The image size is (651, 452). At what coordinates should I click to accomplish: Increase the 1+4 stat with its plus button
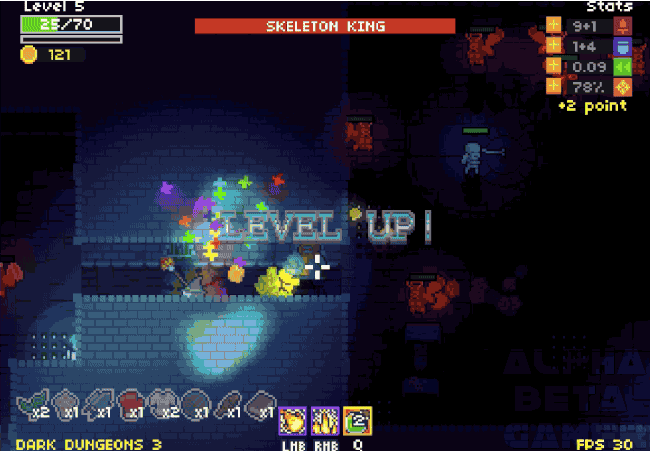point(553,46)
